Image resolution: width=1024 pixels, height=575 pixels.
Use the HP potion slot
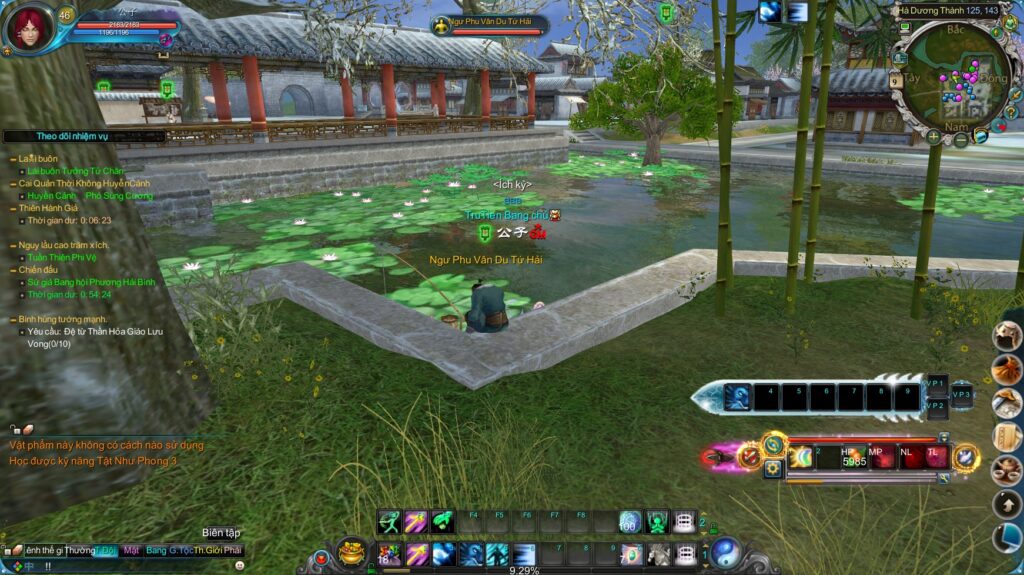click(853, 456)
